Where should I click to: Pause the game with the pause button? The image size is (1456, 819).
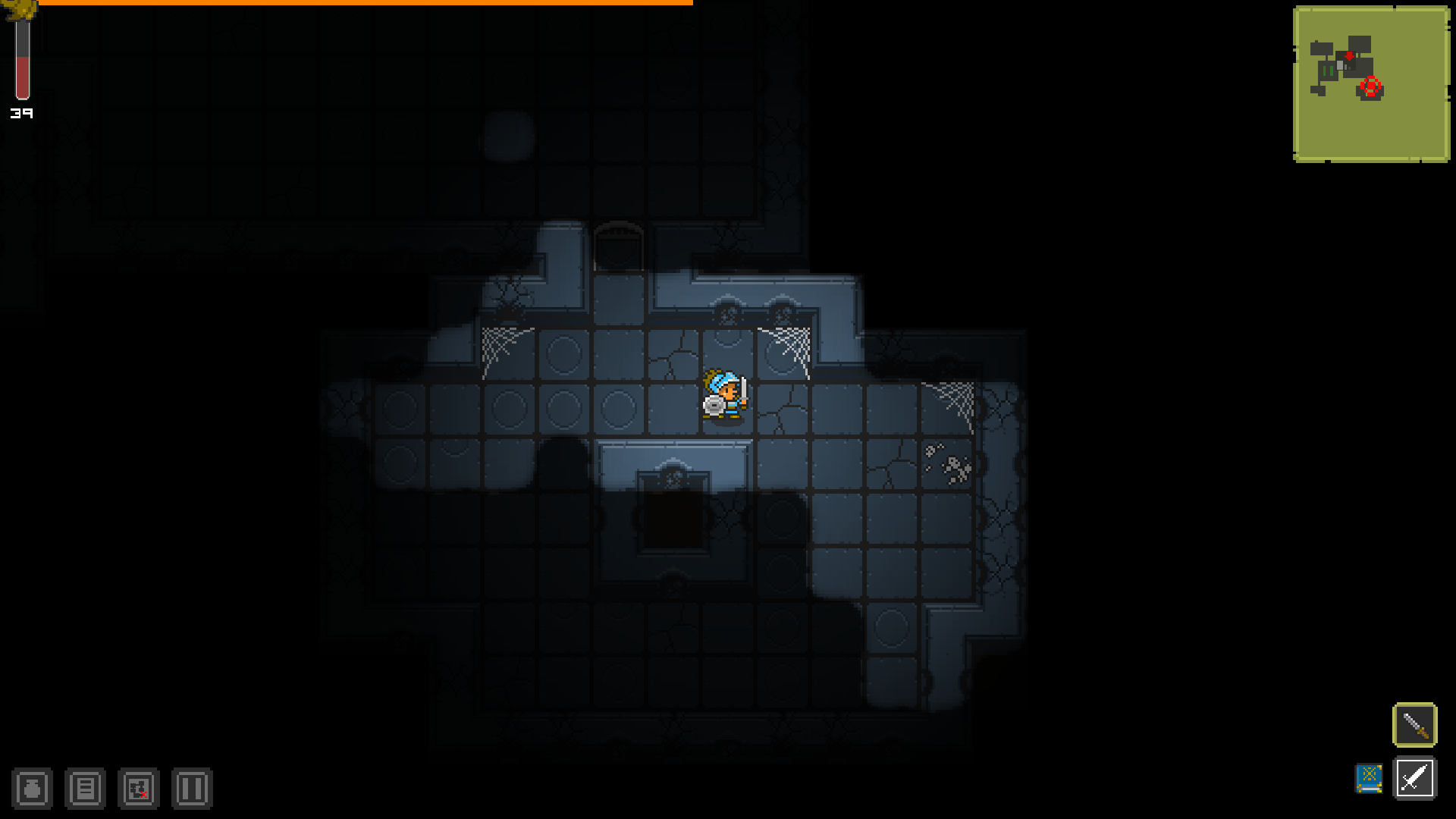point(191,789)
